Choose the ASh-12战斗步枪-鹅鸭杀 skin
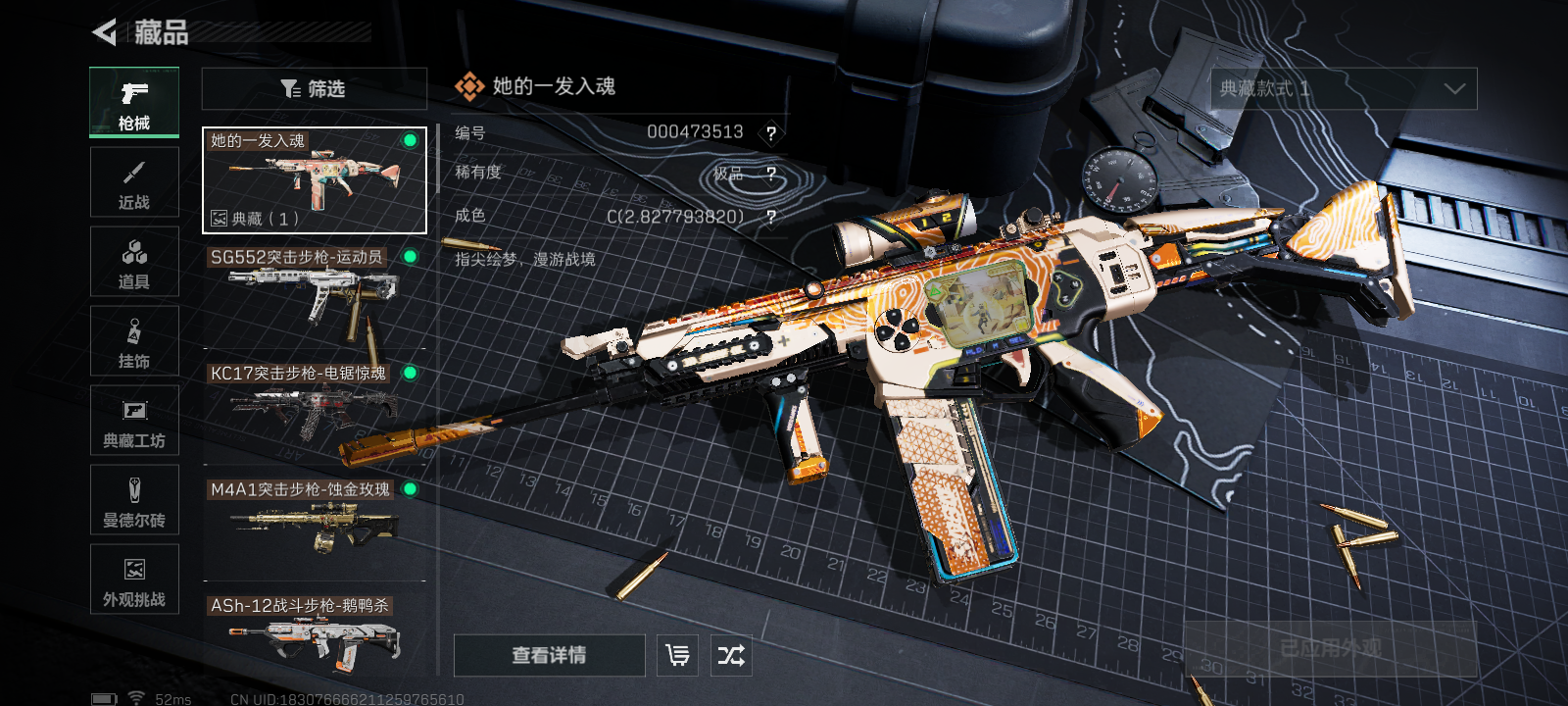This screenshot has height=706, width=1568. 315,637
